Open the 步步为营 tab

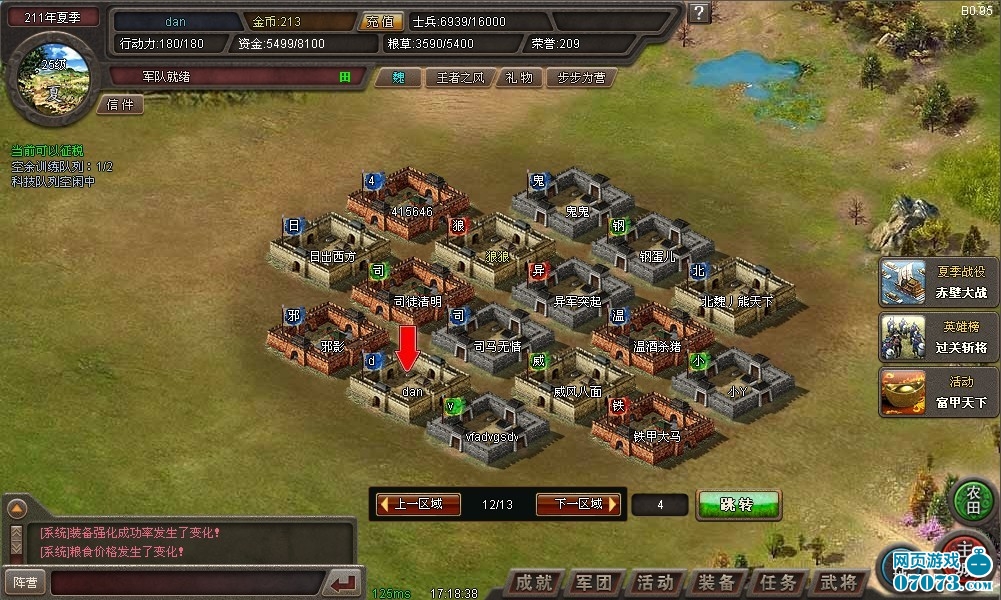582,77
